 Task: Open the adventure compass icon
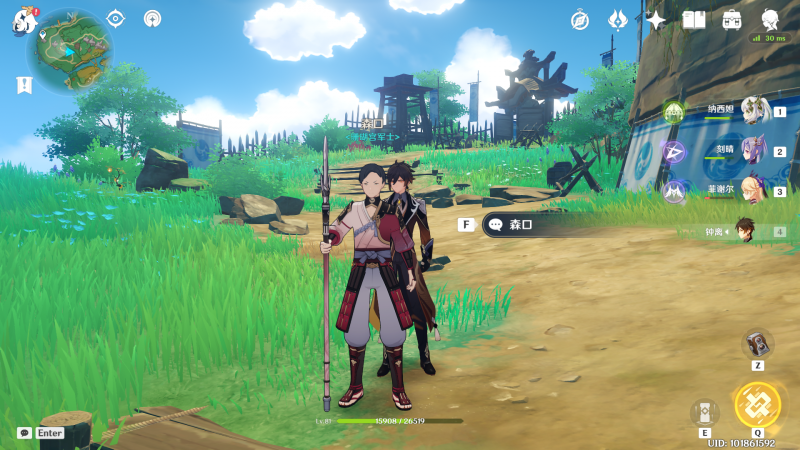click(x=580, y=20)
